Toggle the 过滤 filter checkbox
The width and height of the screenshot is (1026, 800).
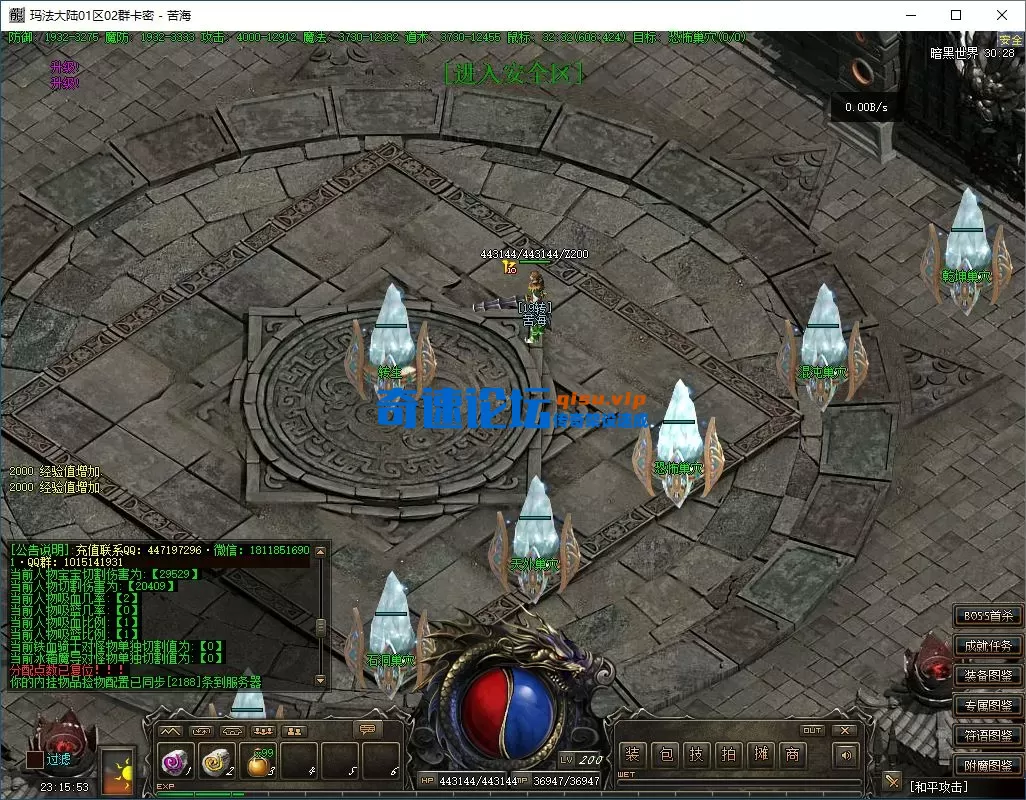[35, 760]
